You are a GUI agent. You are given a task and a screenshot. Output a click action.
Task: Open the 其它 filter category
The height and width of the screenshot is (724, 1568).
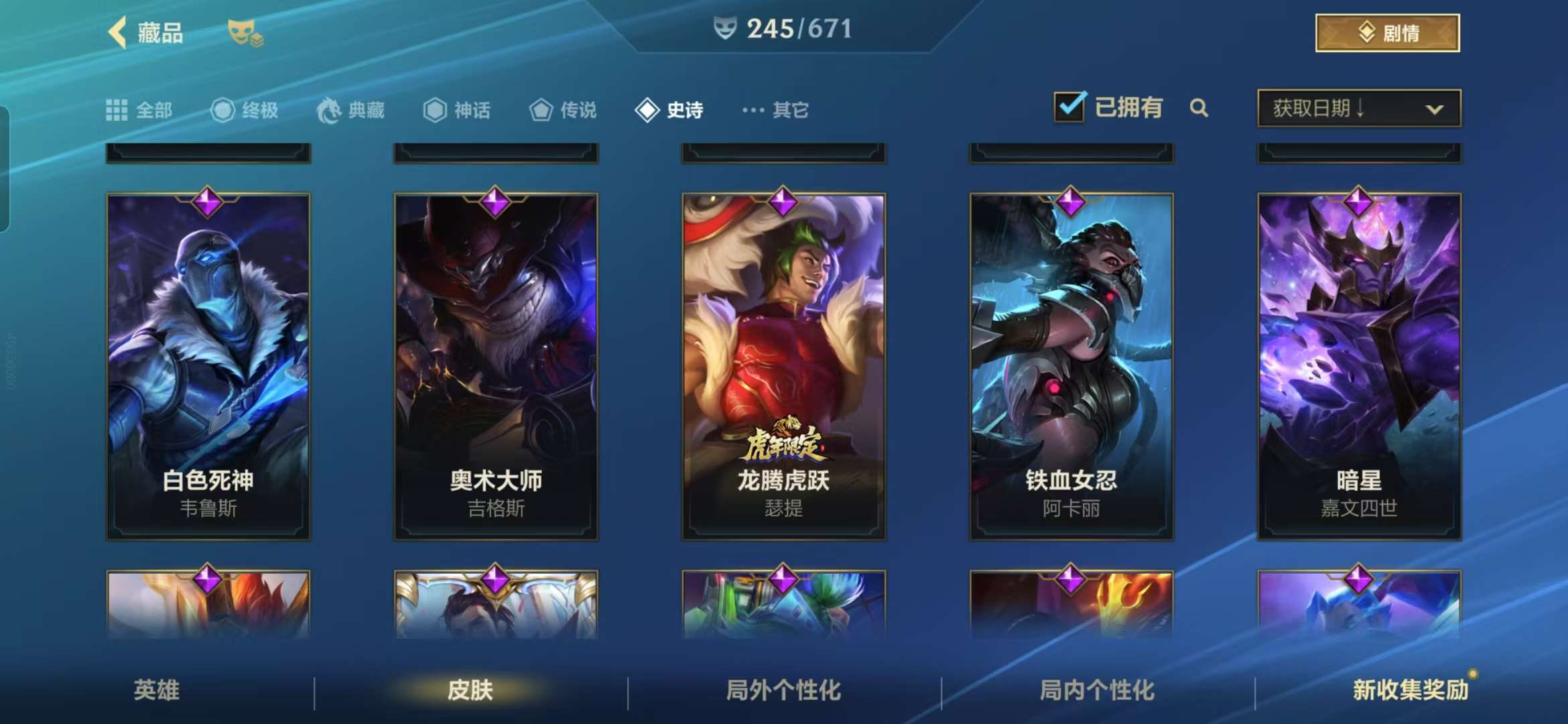tap(776, 110)
